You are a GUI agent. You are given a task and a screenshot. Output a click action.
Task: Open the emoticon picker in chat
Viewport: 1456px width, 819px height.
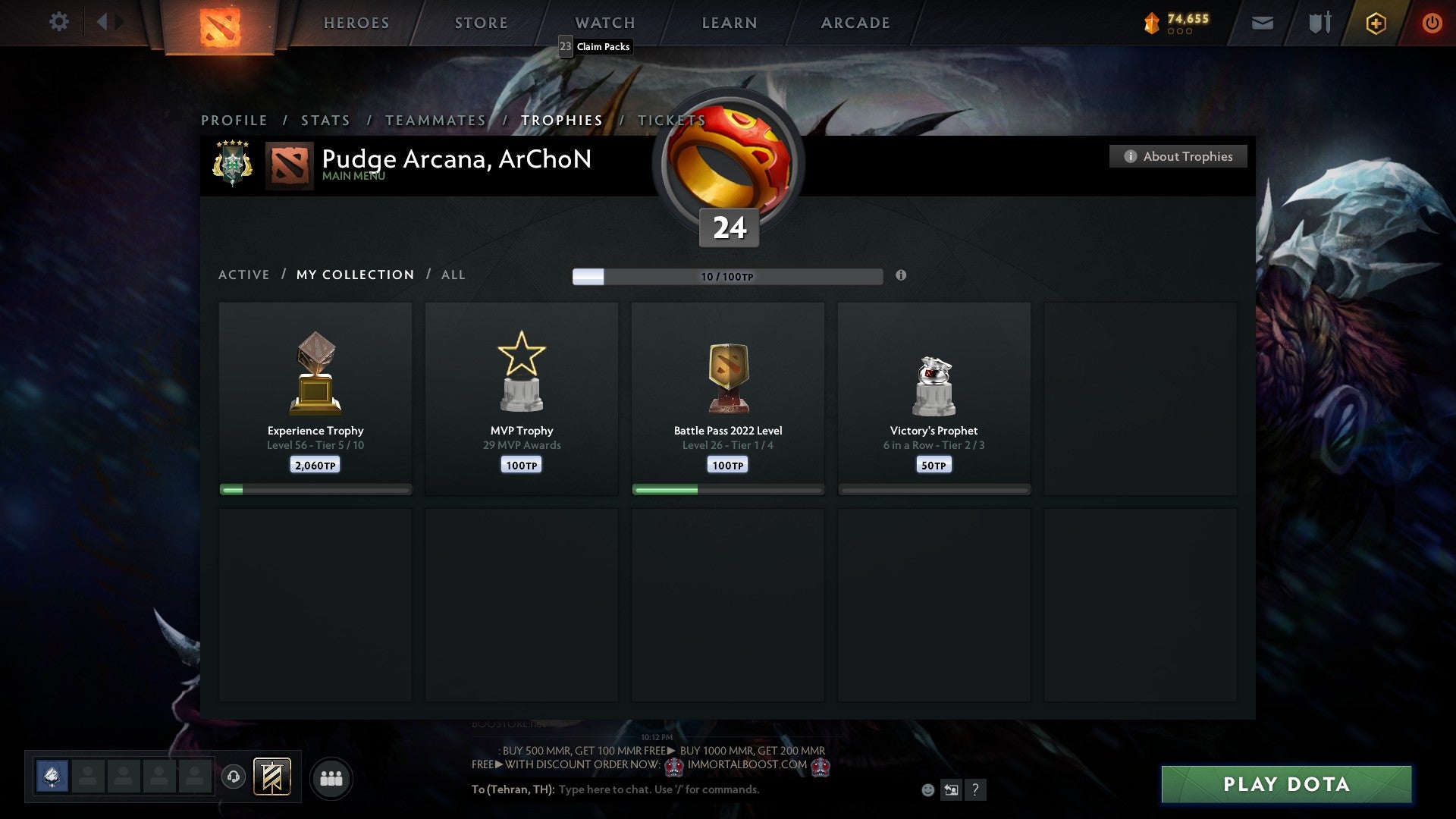tap(927, 789)
